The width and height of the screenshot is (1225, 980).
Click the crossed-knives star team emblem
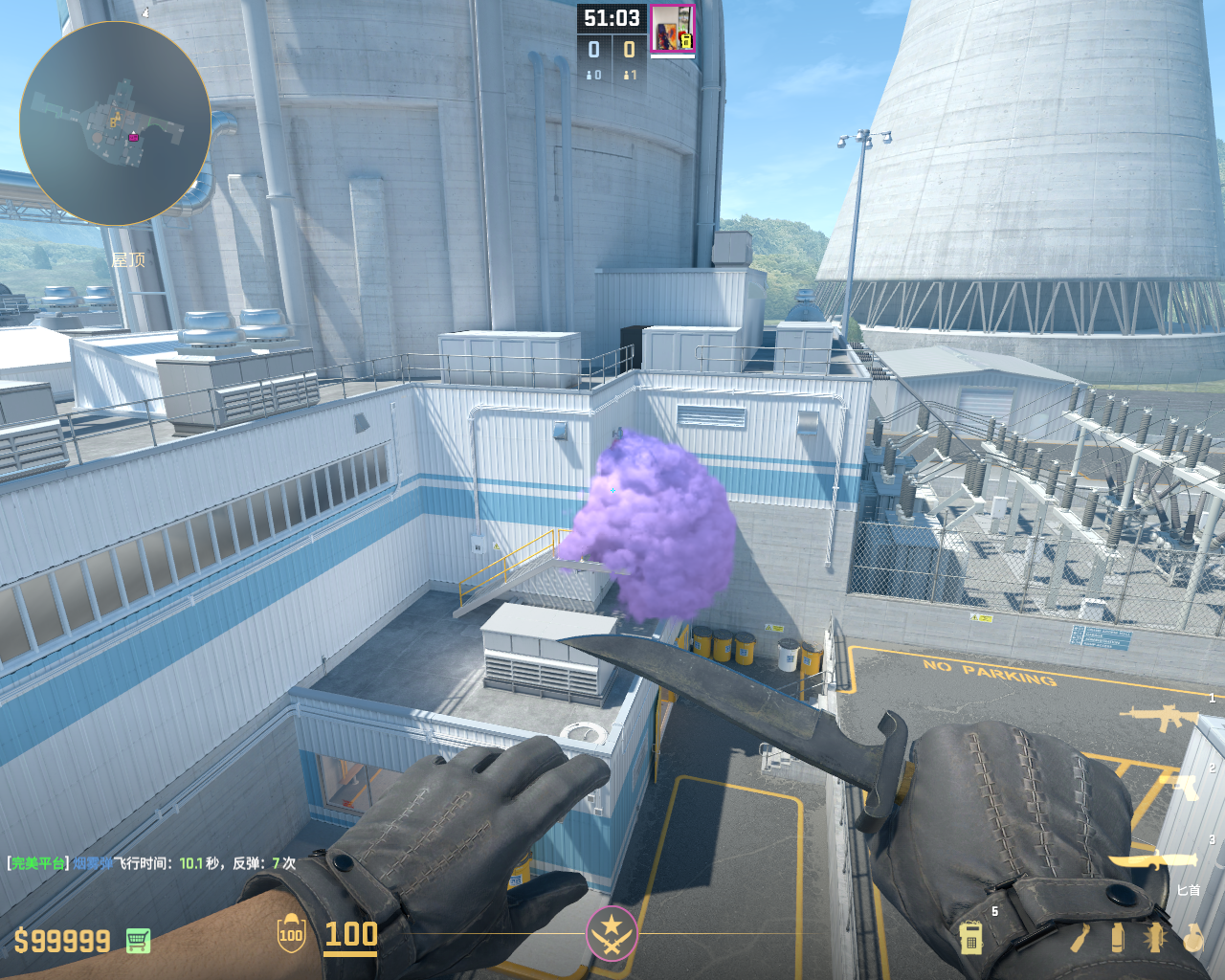coord(612,932)
